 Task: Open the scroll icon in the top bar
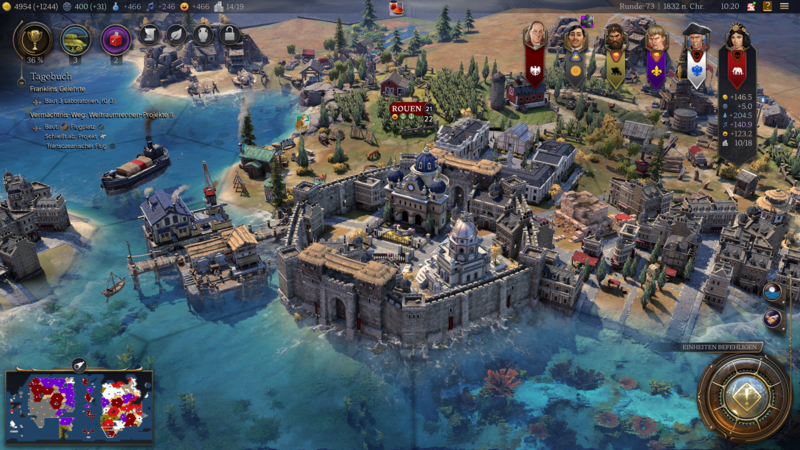point(149,35)
